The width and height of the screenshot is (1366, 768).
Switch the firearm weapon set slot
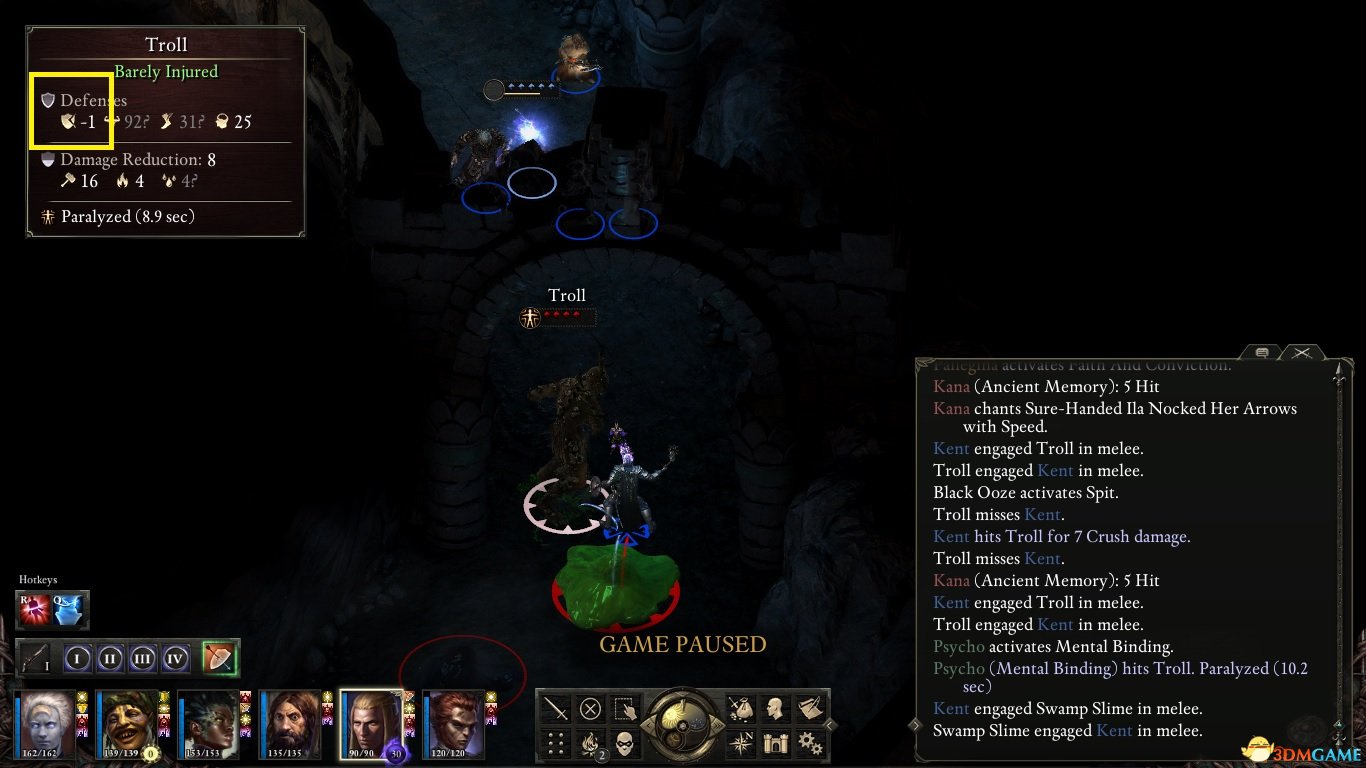36,659
